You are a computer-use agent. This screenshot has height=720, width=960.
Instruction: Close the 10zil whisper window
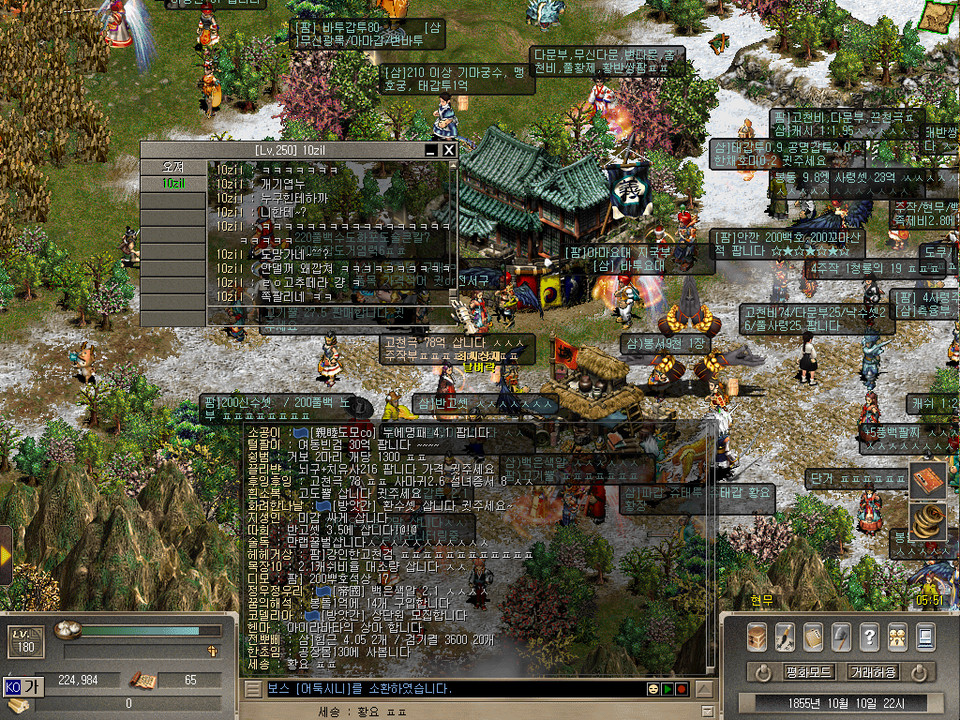pos(449,150)
